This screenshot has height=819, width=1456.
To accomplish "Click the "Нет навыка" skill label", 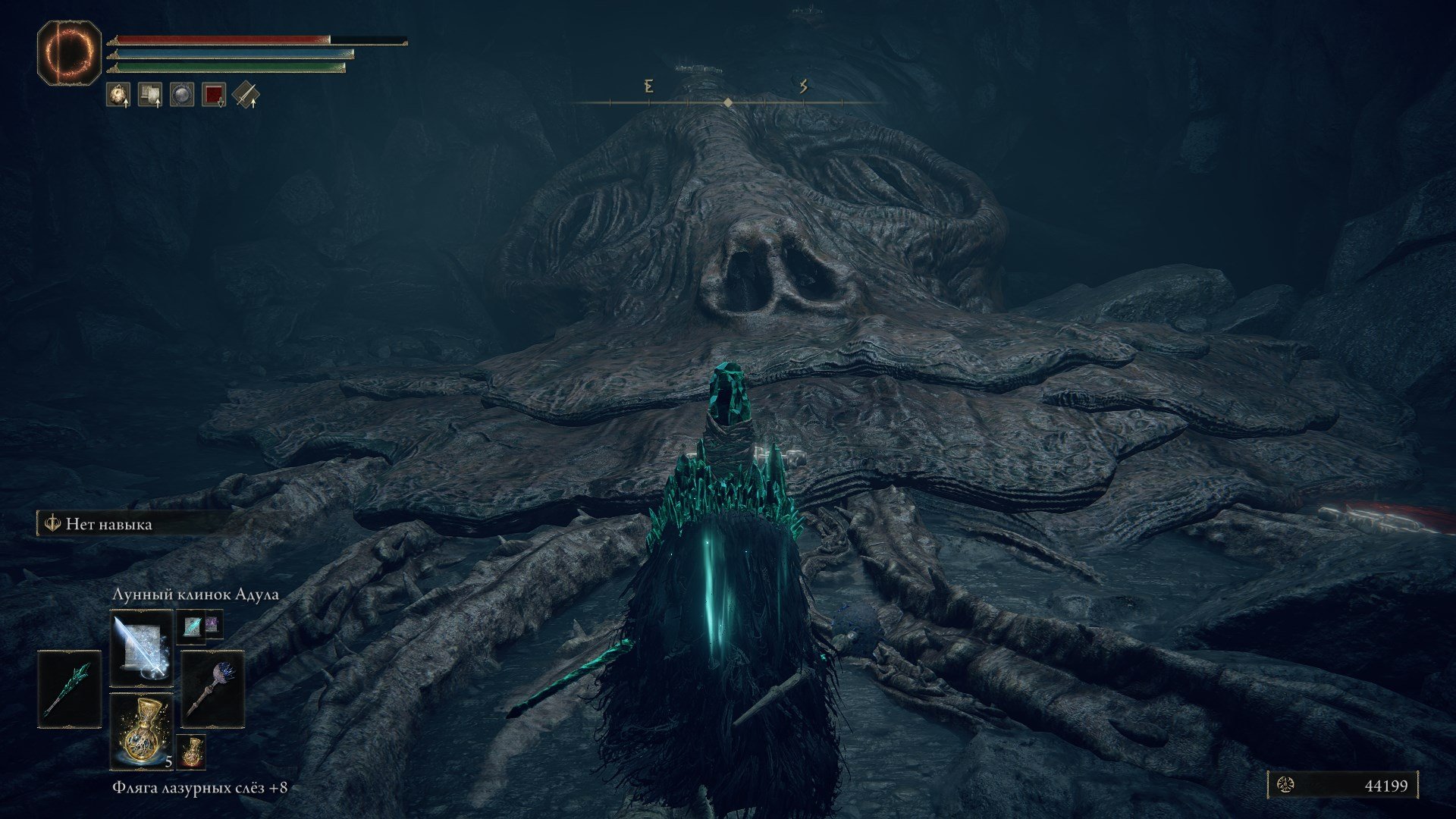I will (108, 524).
